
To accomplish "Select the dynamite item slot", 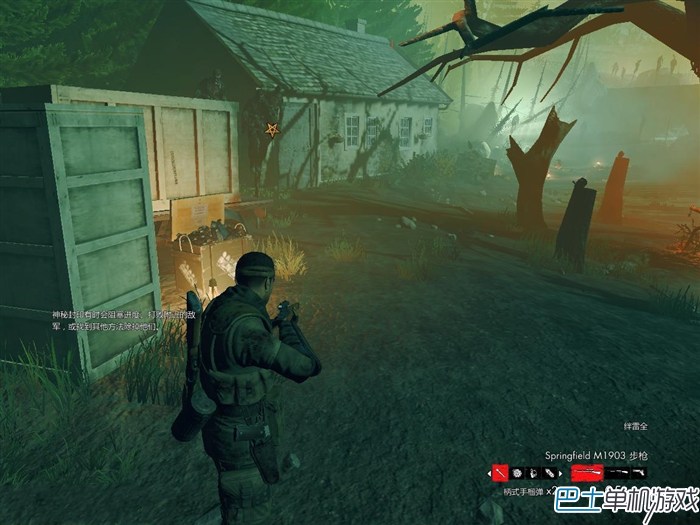I will [549, 472].
